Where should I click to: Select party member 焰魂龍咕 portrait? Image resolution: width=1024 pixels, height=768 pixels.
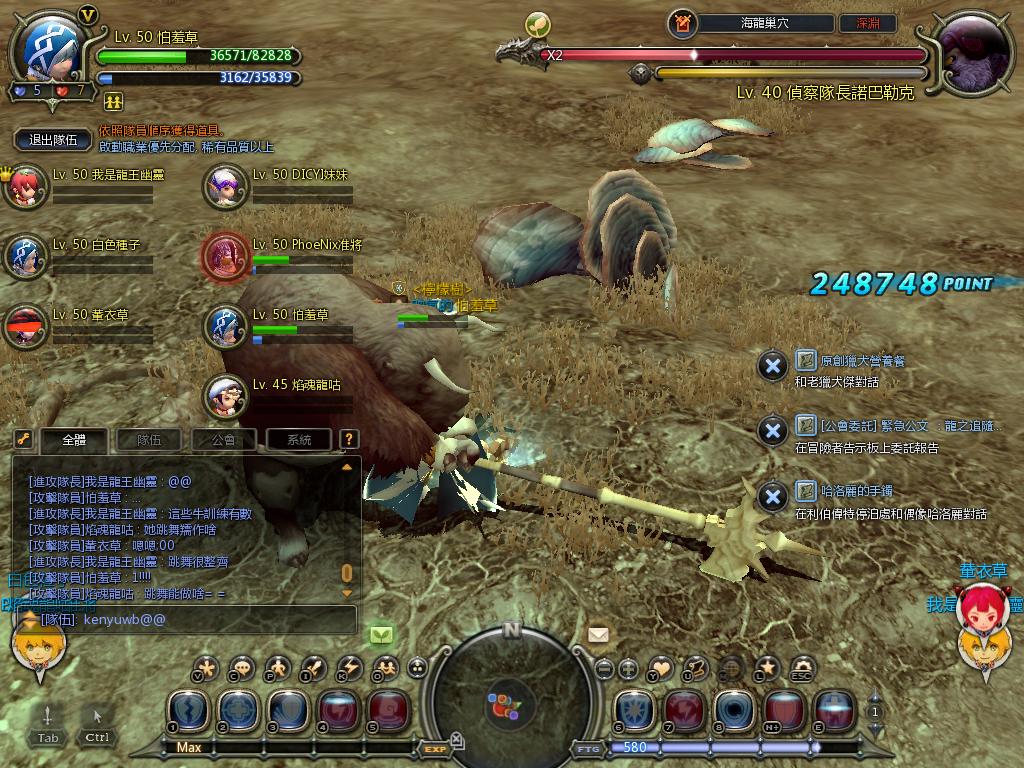click(x=226, y=396)
